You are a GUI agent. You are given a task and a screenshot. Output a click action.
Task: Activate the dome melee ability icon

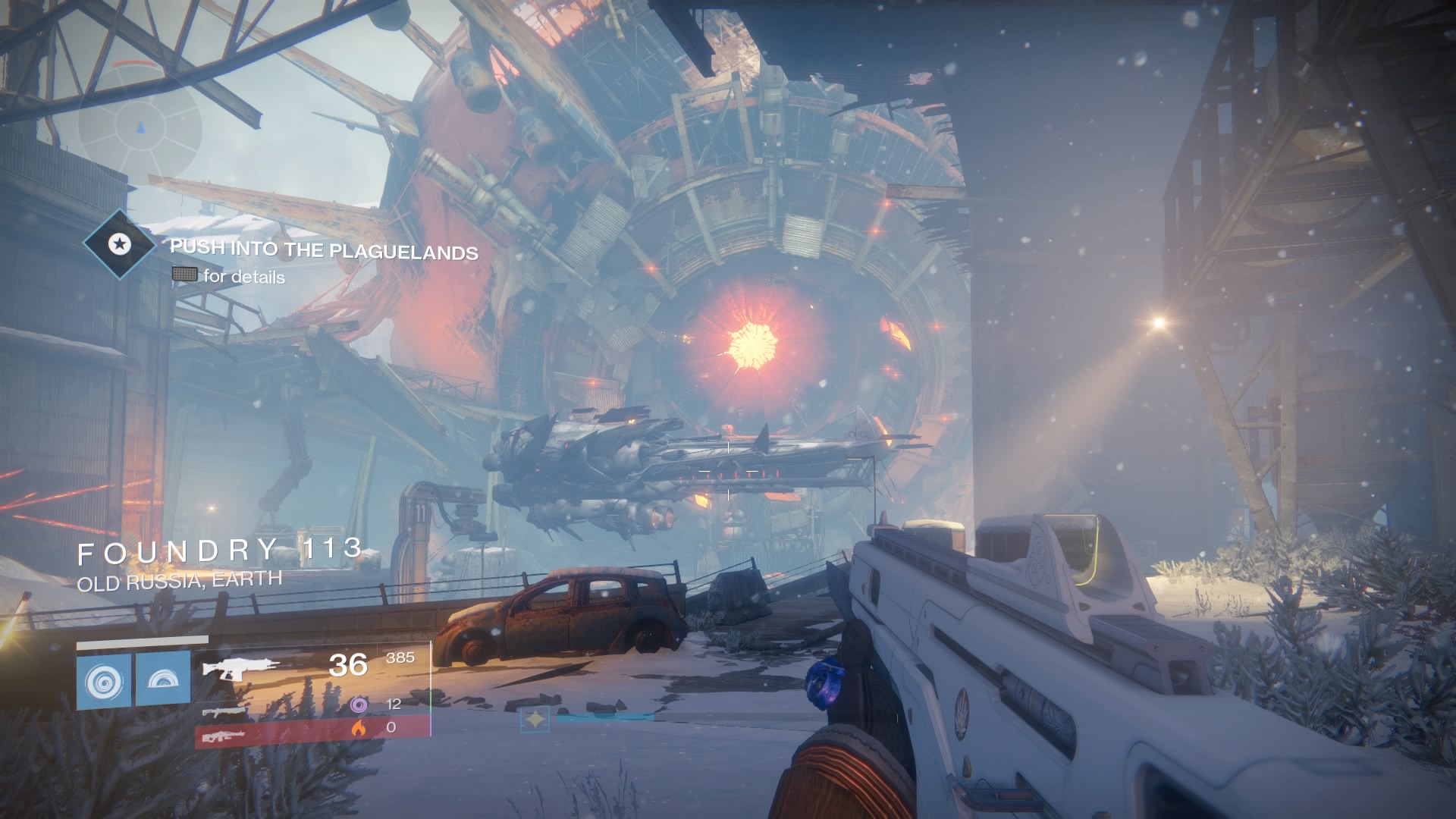[163, 680]
